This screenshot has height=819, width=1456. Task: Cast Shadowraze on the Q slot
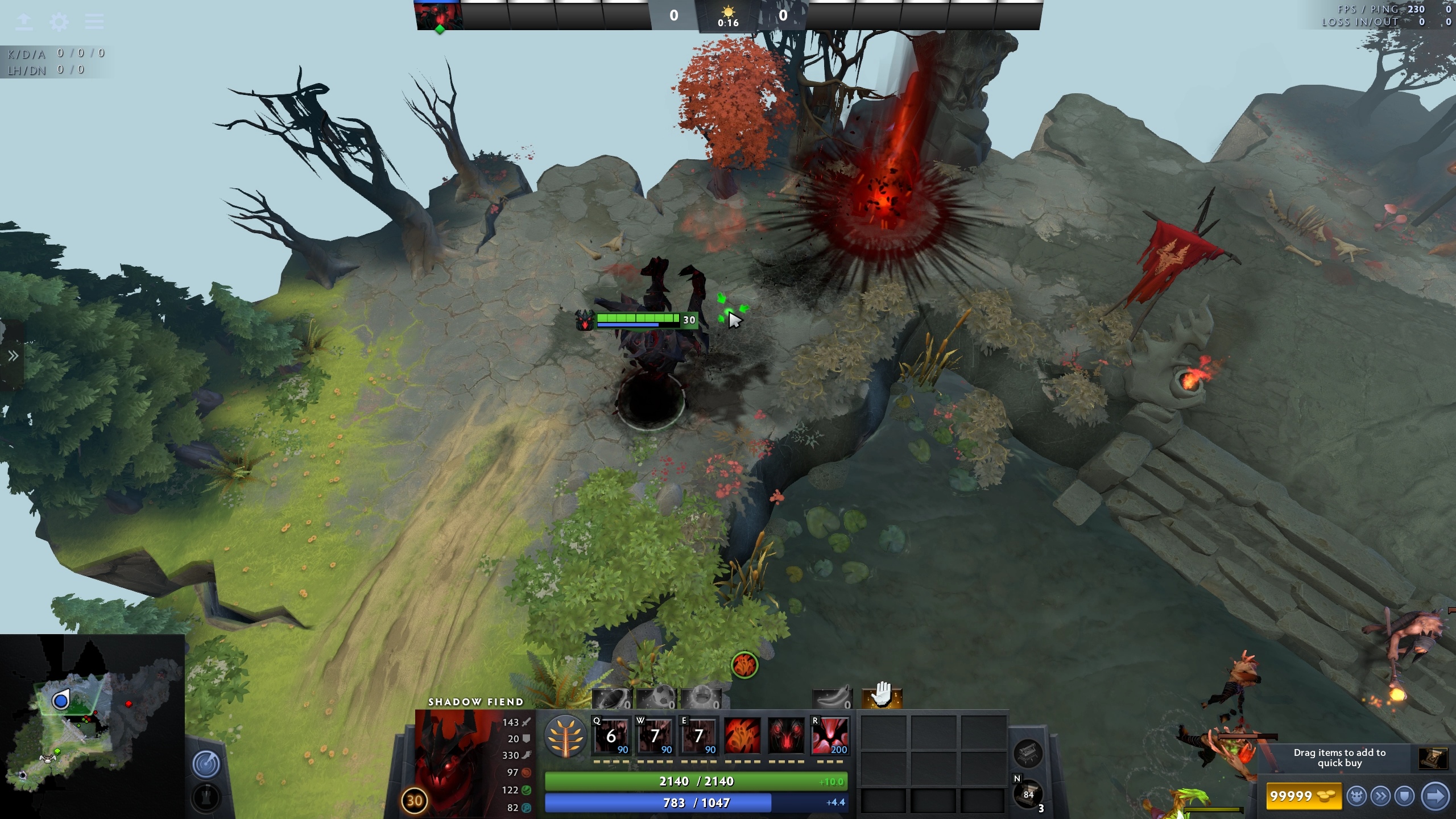tap(611, 736)
